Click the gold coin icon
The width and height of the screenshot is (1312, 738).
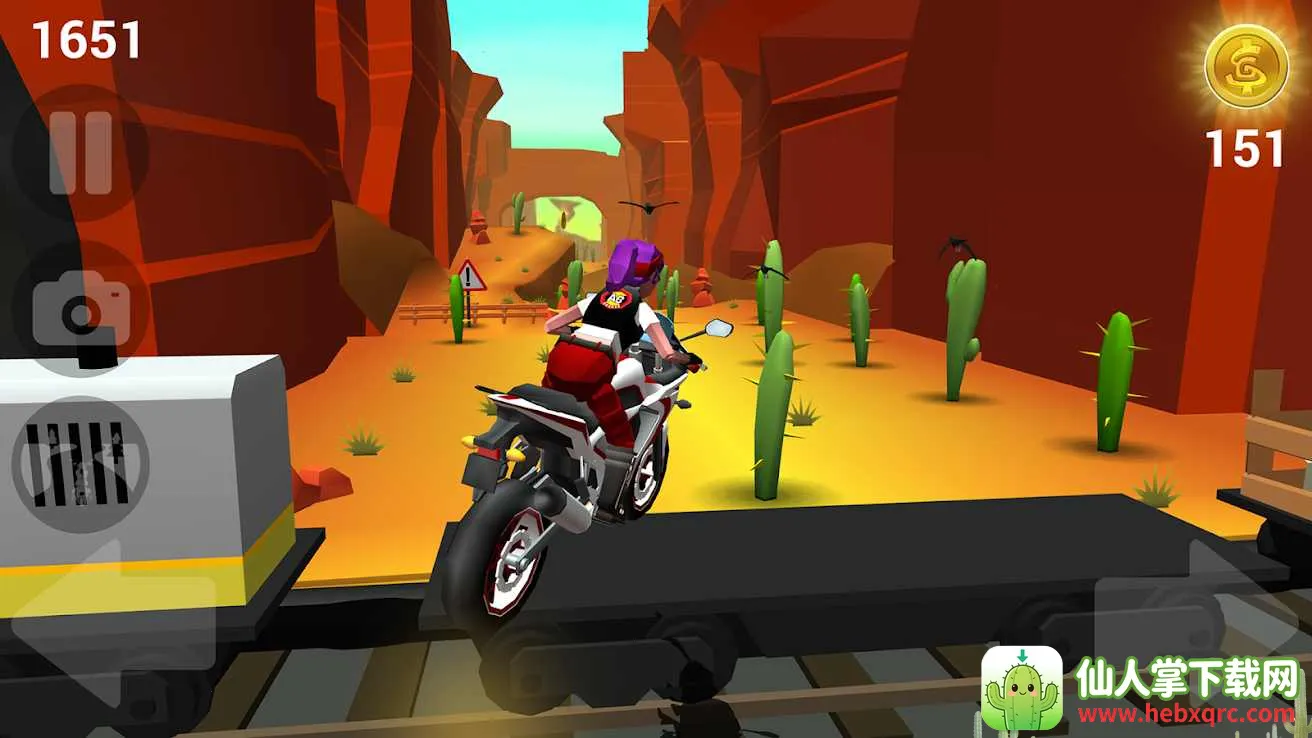click(x=1244, y=68)
